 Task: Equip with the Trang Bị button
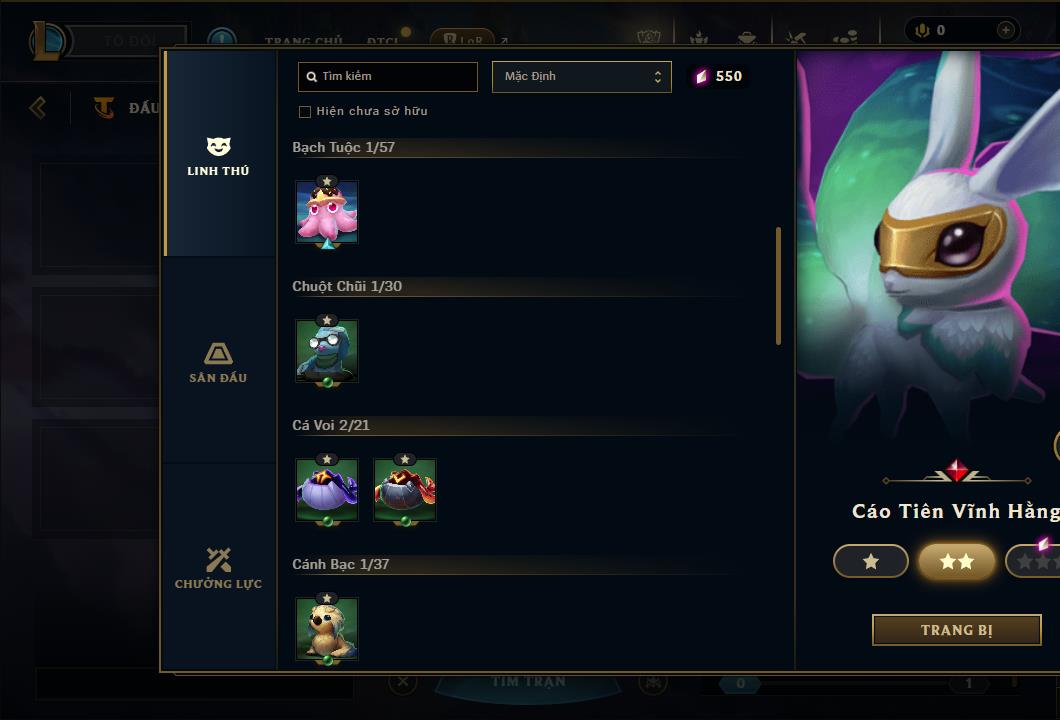[x=956, y=630]
